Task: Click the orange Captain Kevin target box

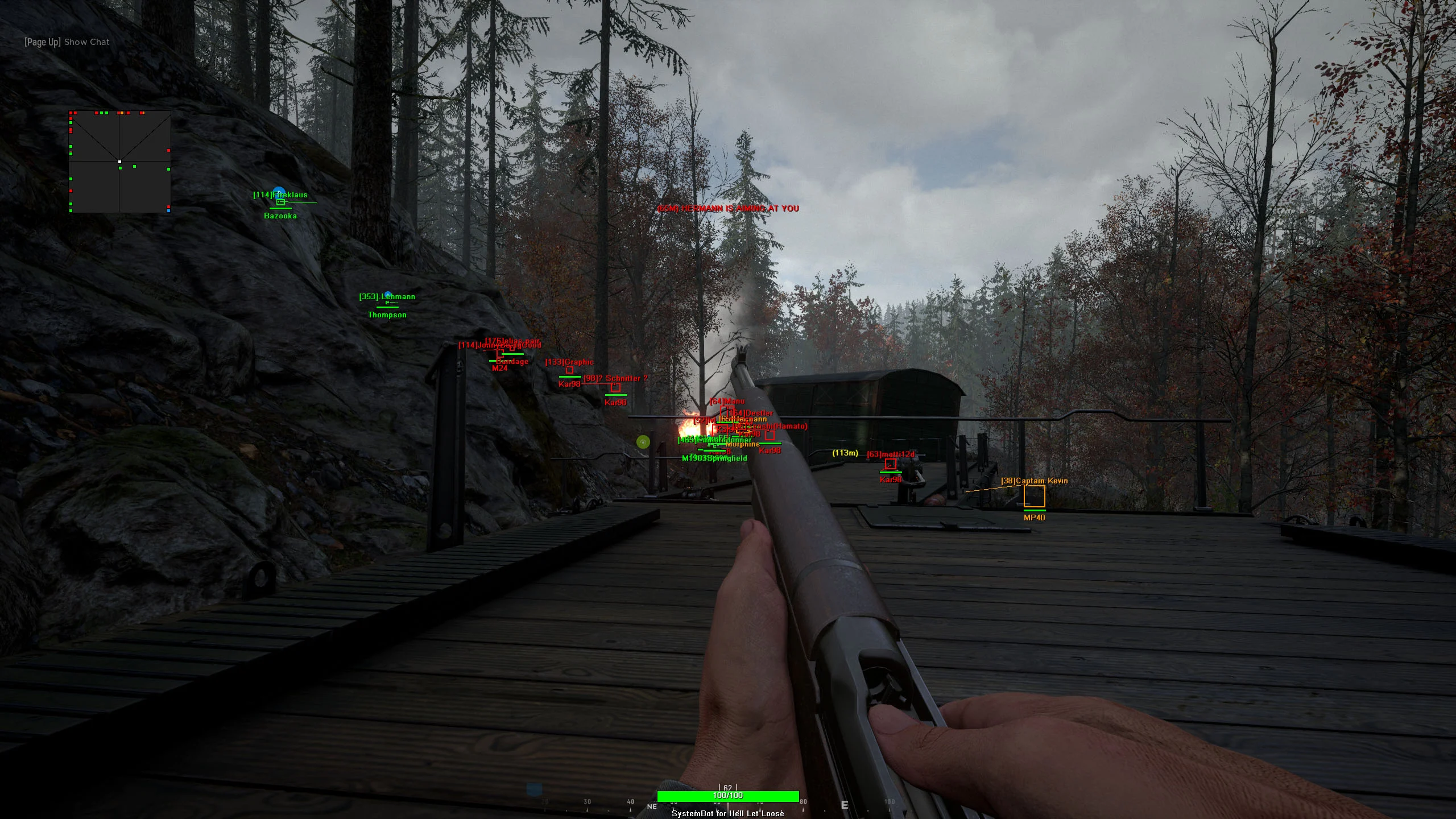Action: 1034,497
